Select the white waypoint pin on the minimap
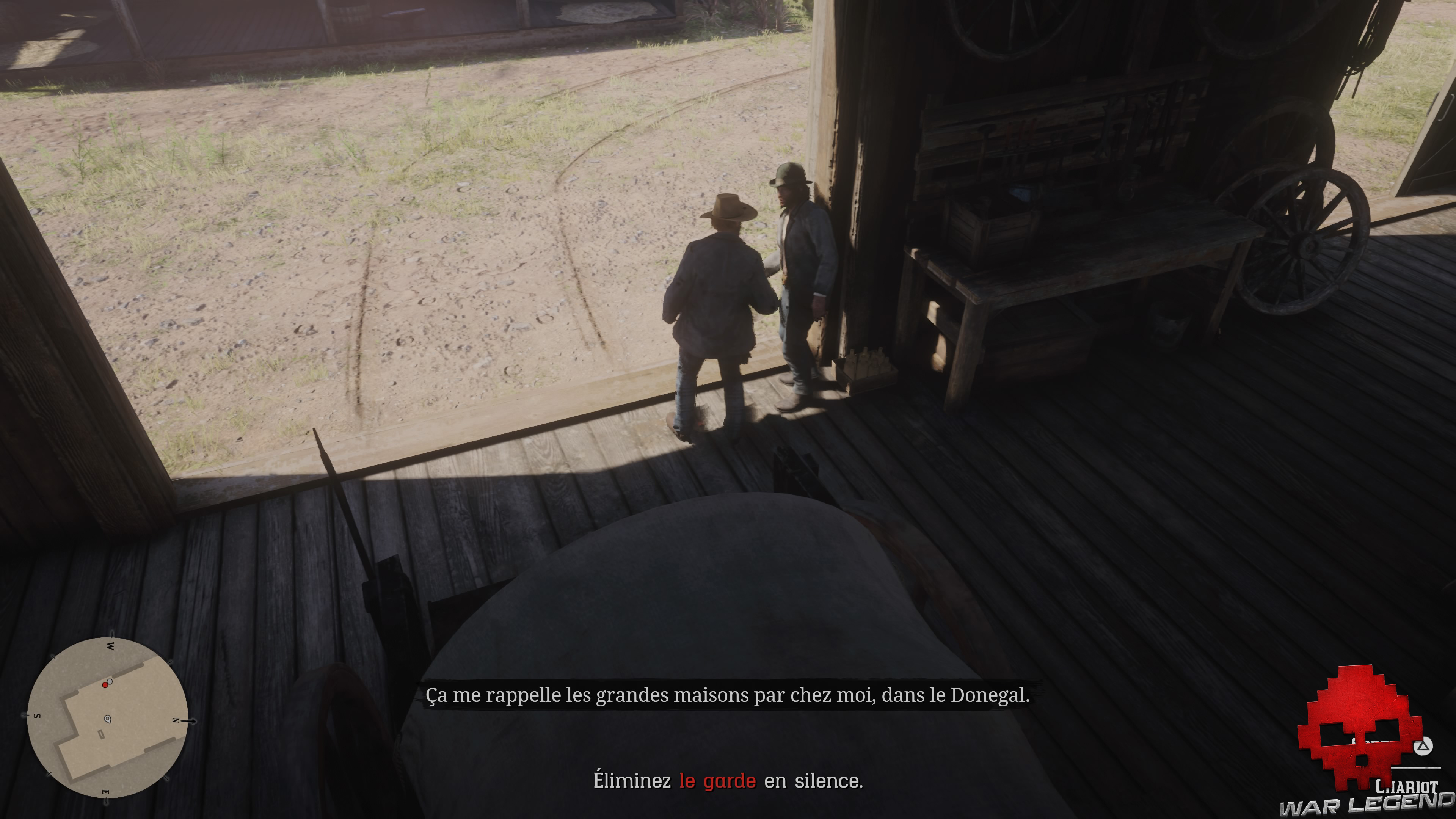This screenshot has width=1456, height=819. (x=108, y=719)
